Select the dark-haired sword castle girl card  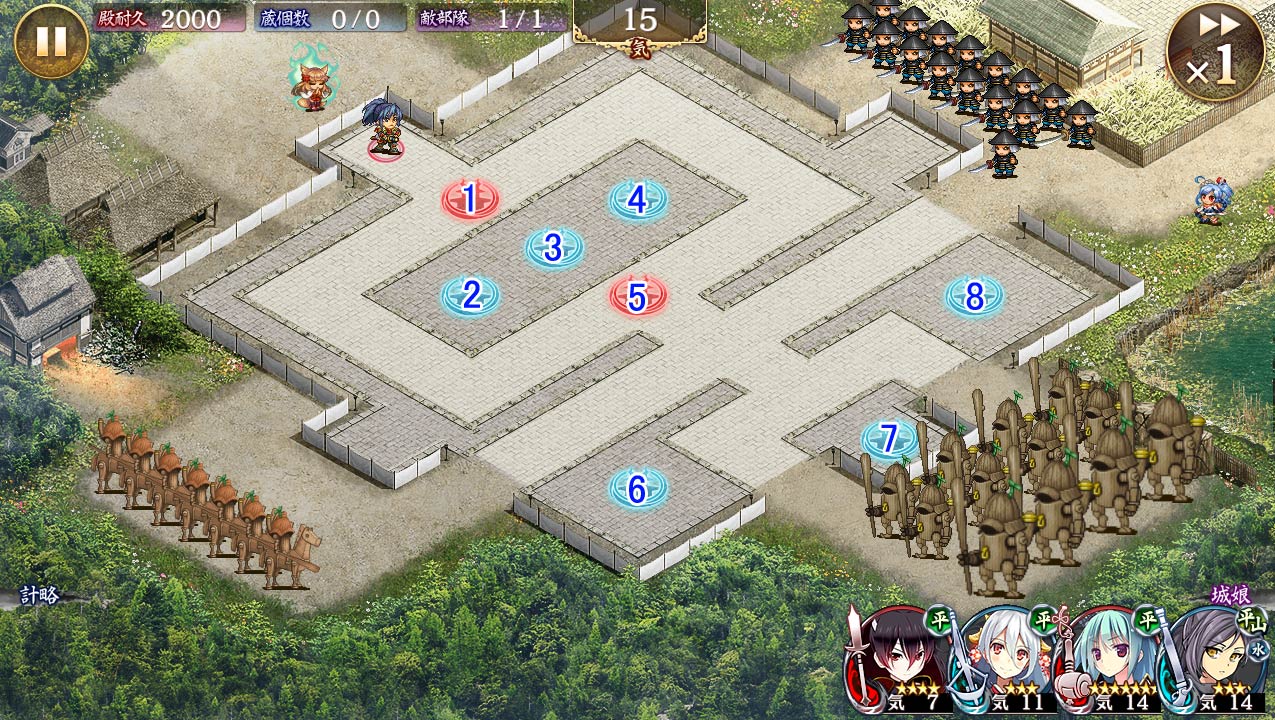(896, 660)
